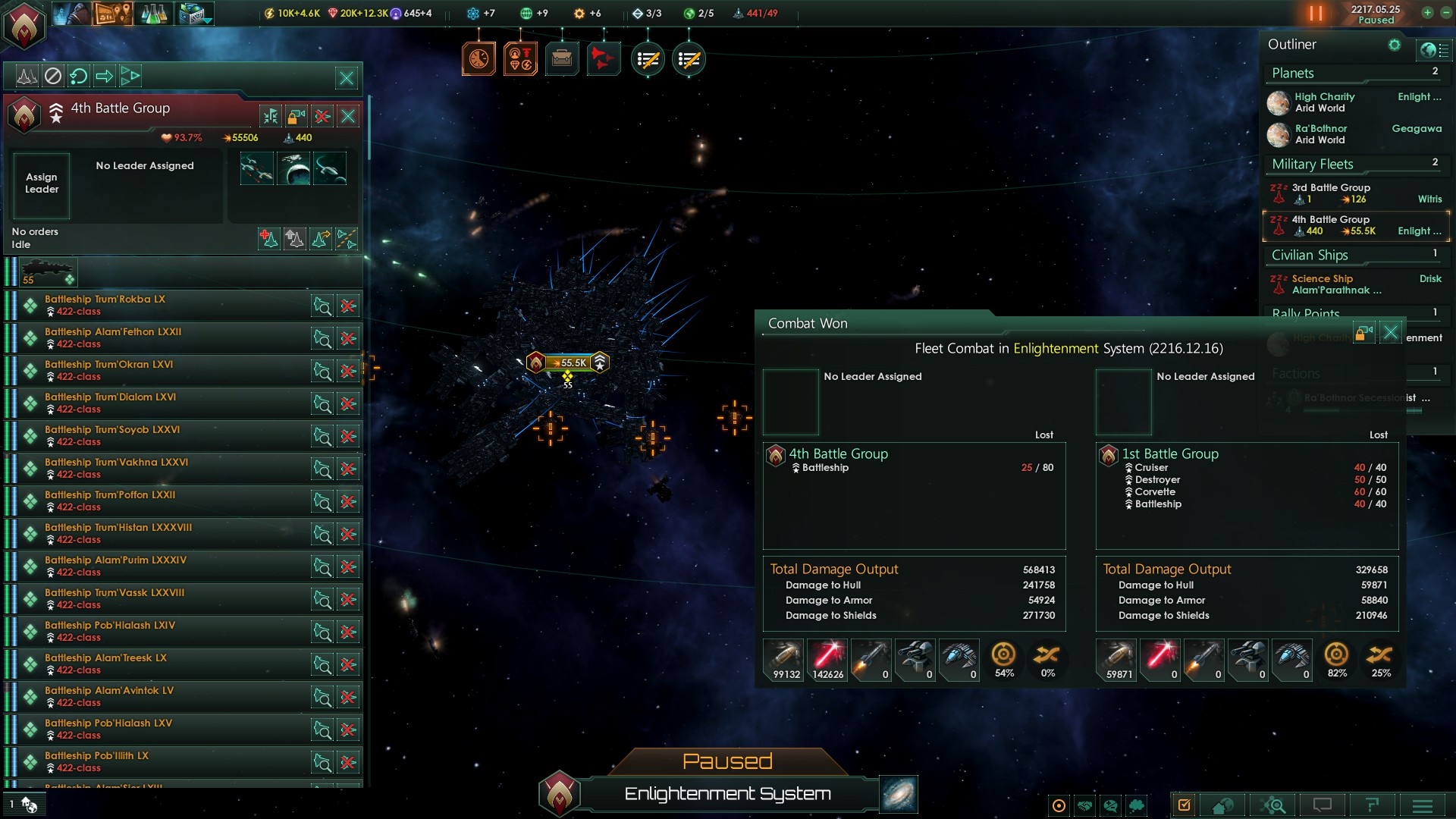The width and height of the screenshot is (1456, 819).
Task: Remove Battleship Alam'Fethon LXXII from the fleet
Action: (x=348, y=338)
